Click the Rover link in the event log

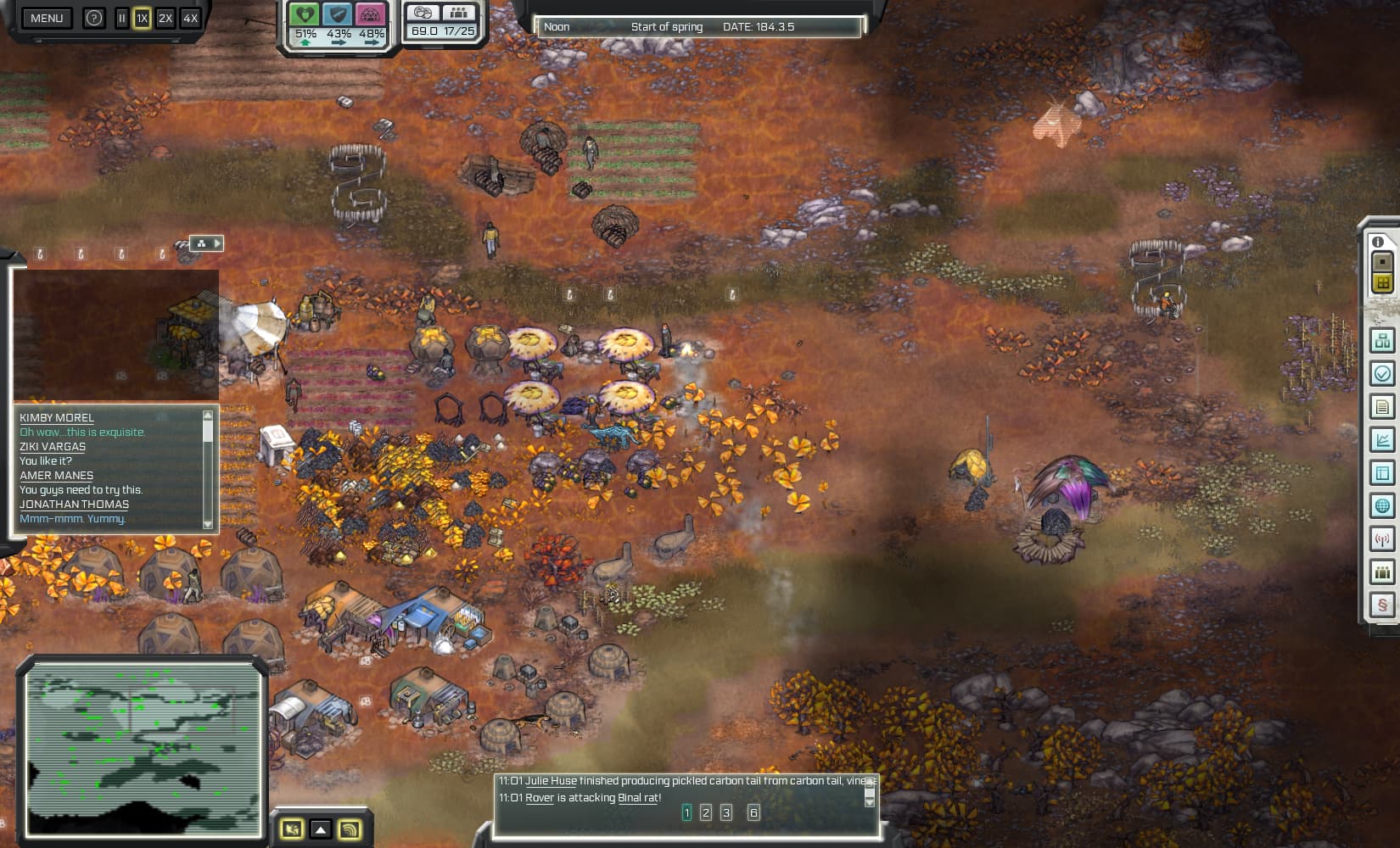pyautogui.click(x=540, y=798)
